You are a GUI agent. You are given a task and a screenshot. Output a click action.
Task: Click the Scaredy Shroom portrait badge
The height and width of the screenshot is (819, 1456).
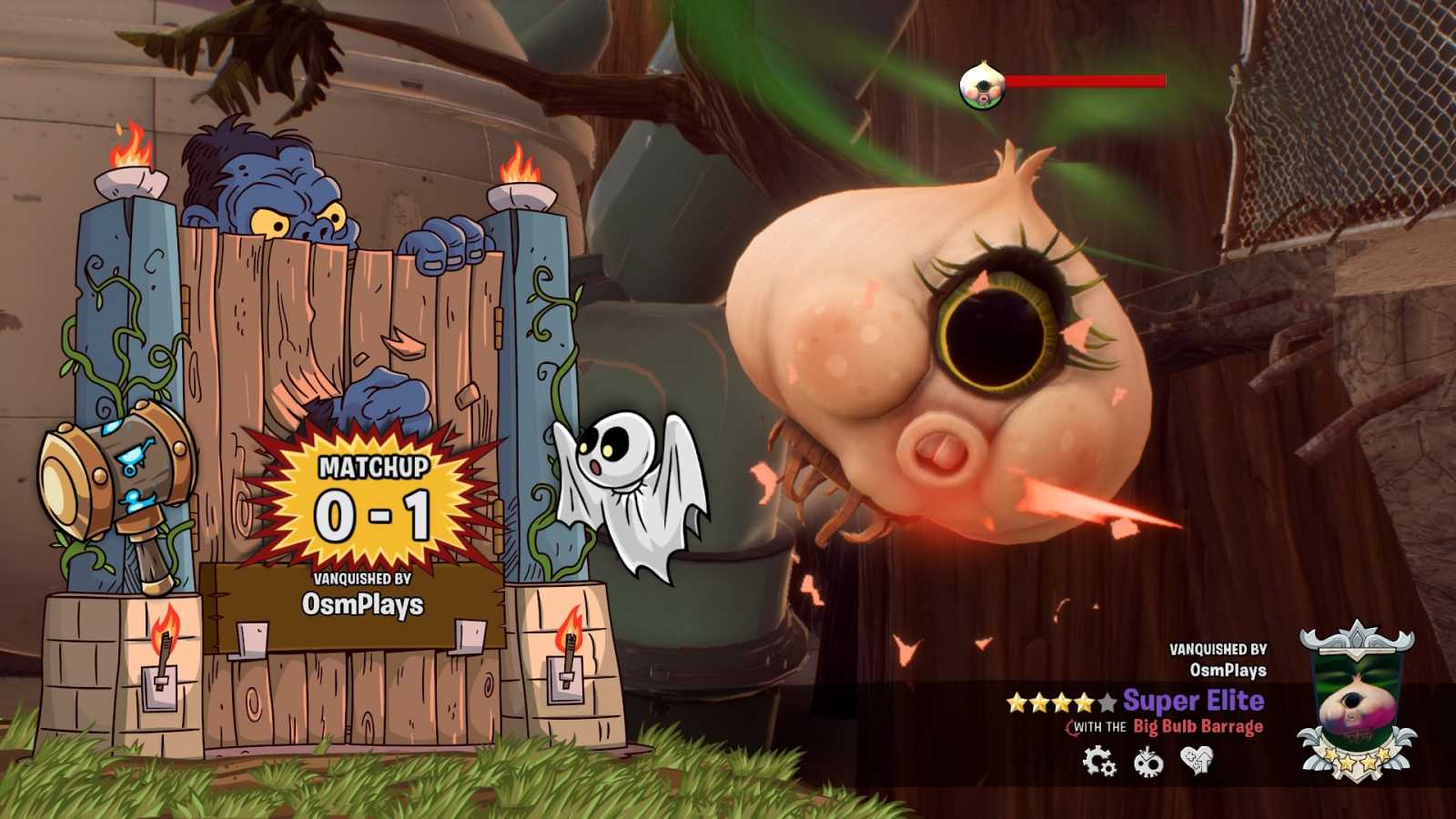1356,701
